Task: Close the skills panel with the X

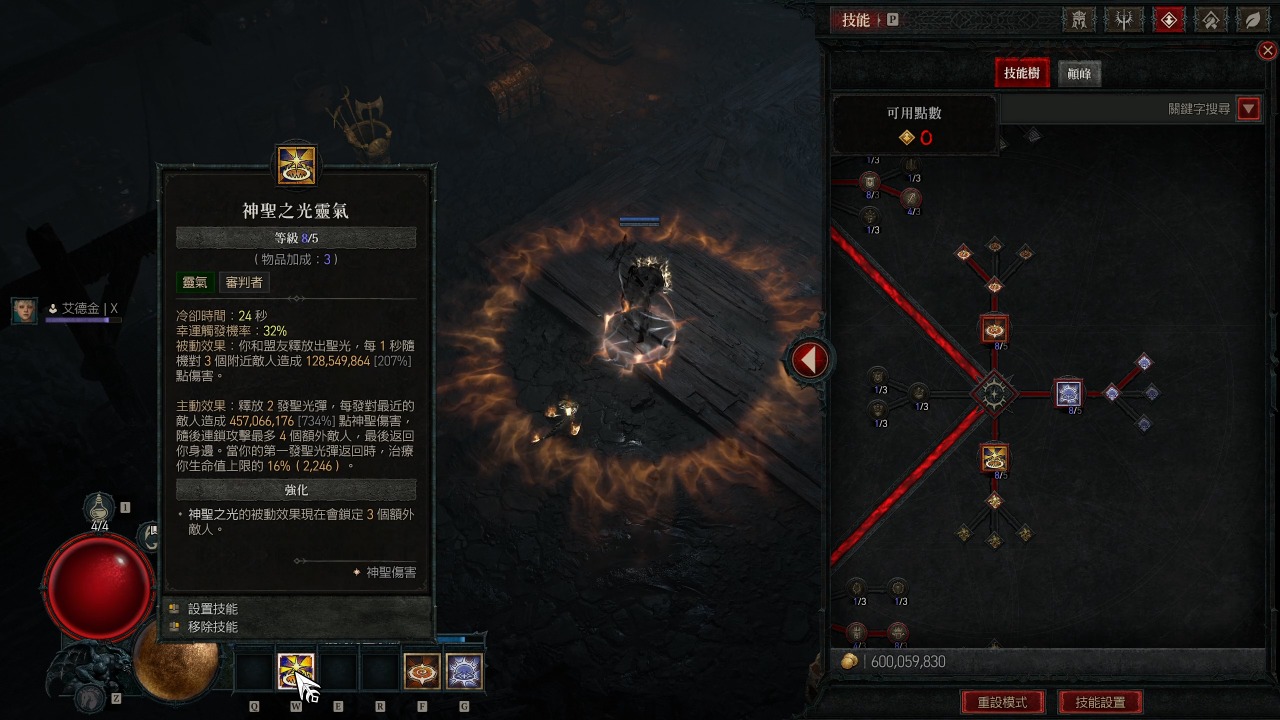Action: point(1267,51)
